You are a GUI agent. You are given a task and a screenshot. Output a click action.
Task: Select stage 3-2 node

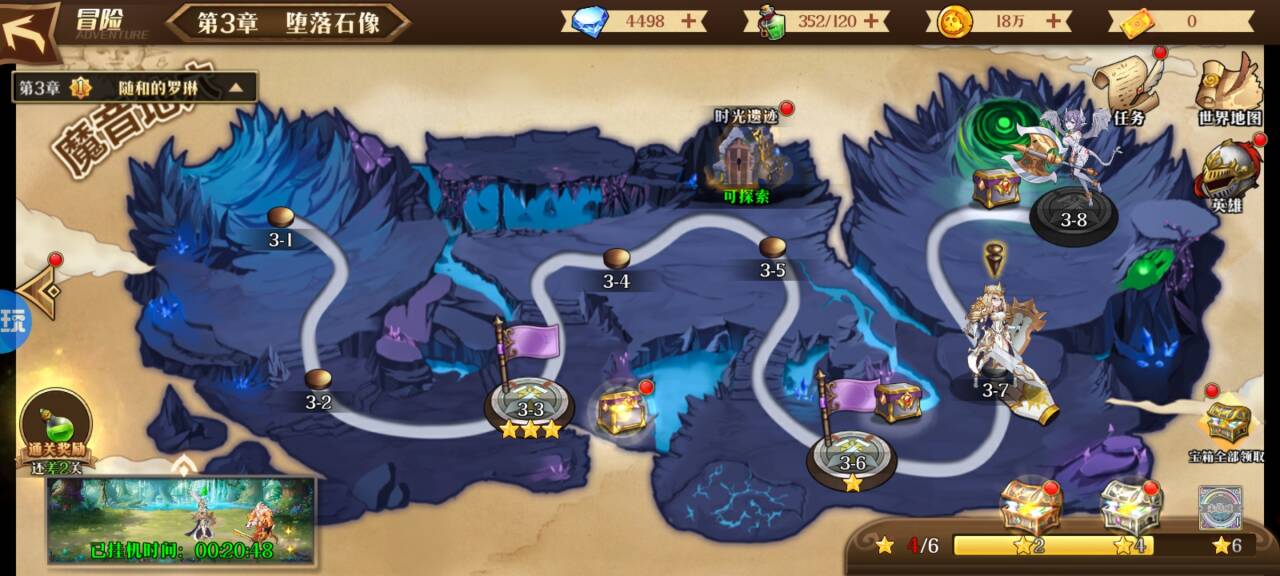[x=318, y=381]
